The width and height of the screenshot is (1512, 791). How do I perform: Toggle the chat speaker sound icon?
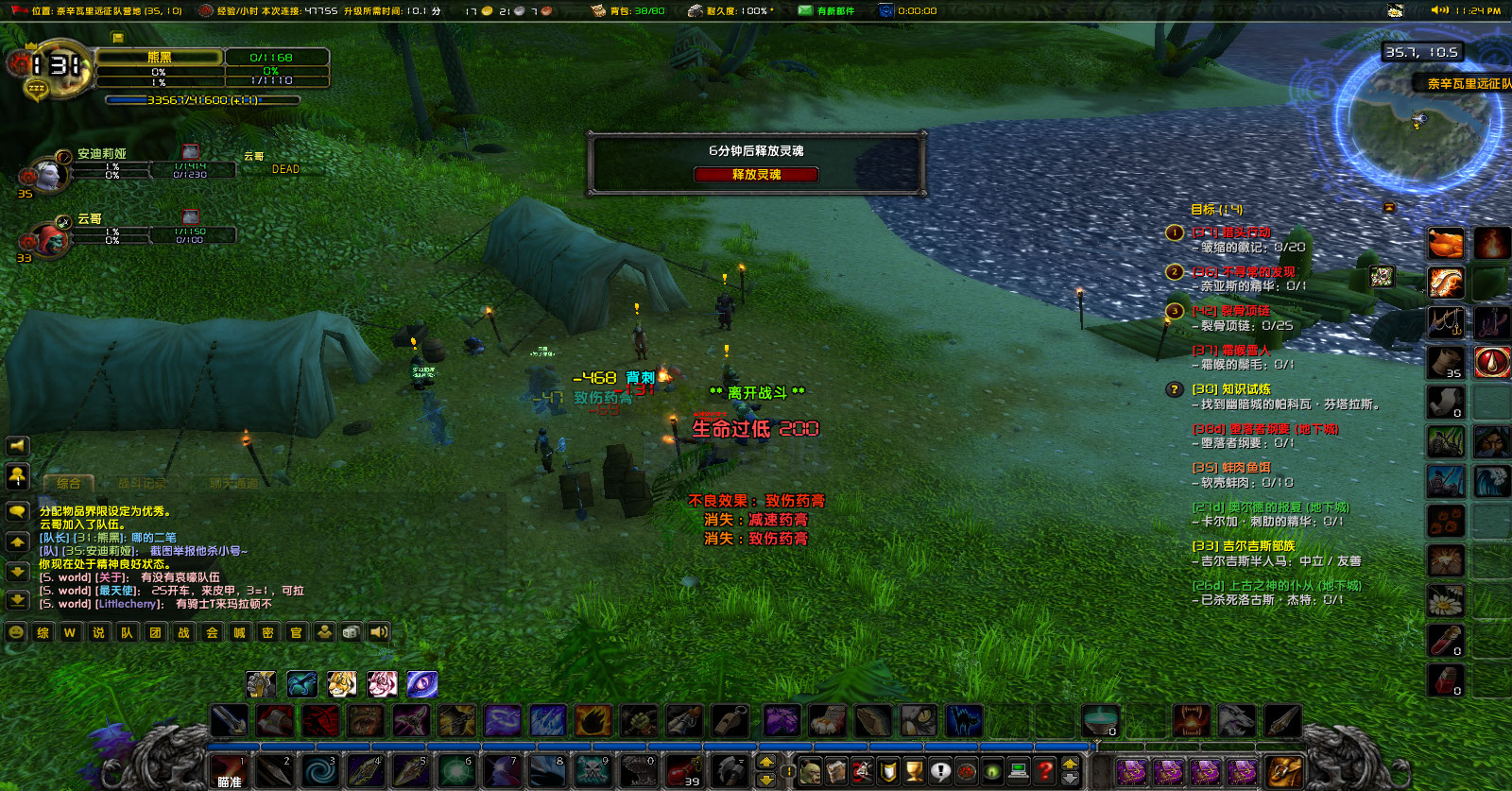coord(379,633)
